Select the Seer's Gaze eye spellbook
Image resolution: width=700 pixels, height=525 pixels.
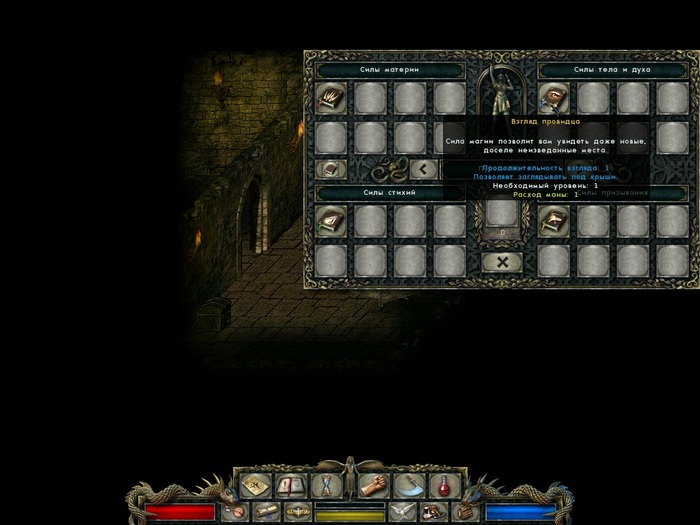(554, 97)
